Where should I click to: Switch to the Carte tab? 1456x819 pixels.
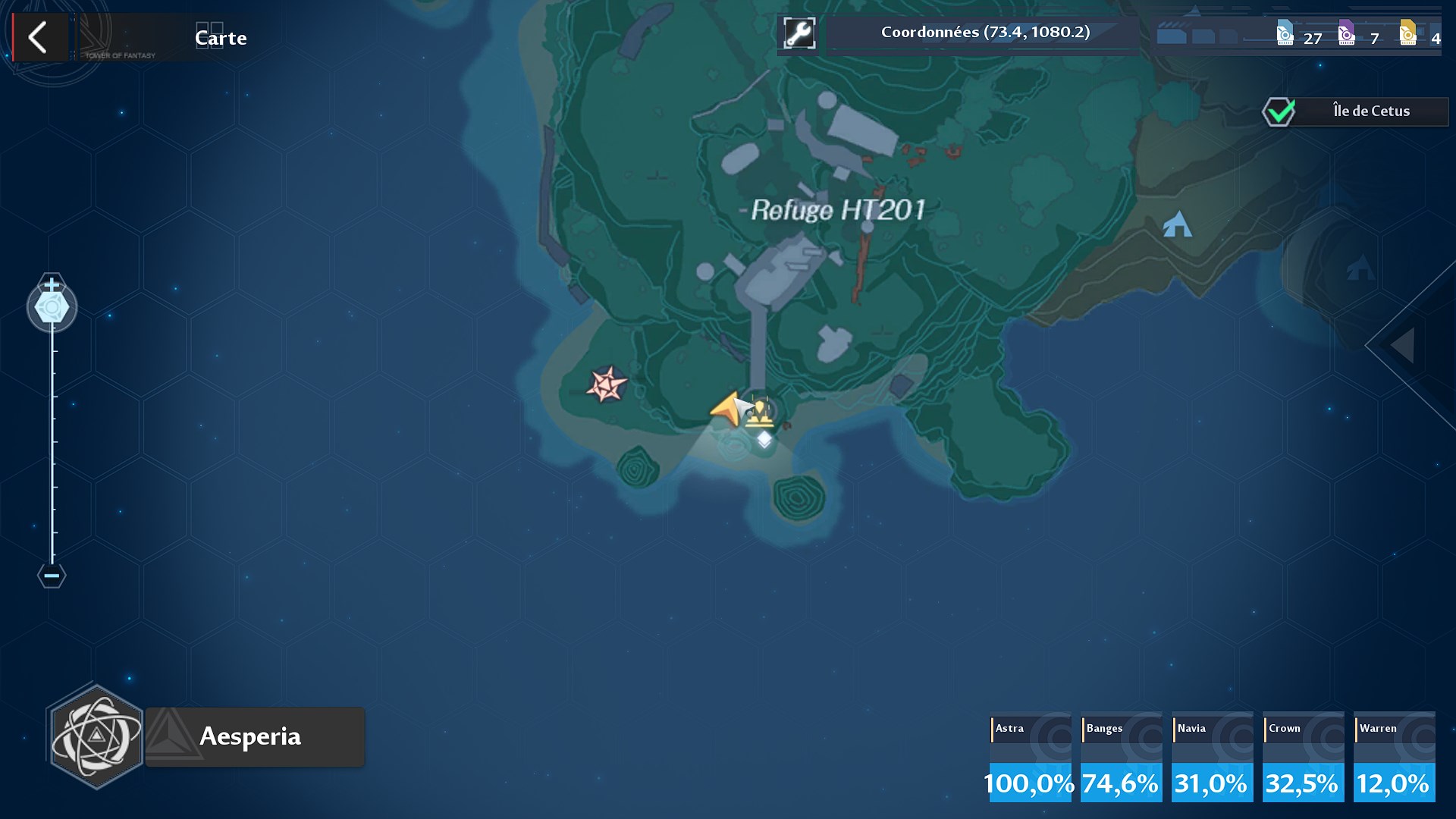[220, 37]
